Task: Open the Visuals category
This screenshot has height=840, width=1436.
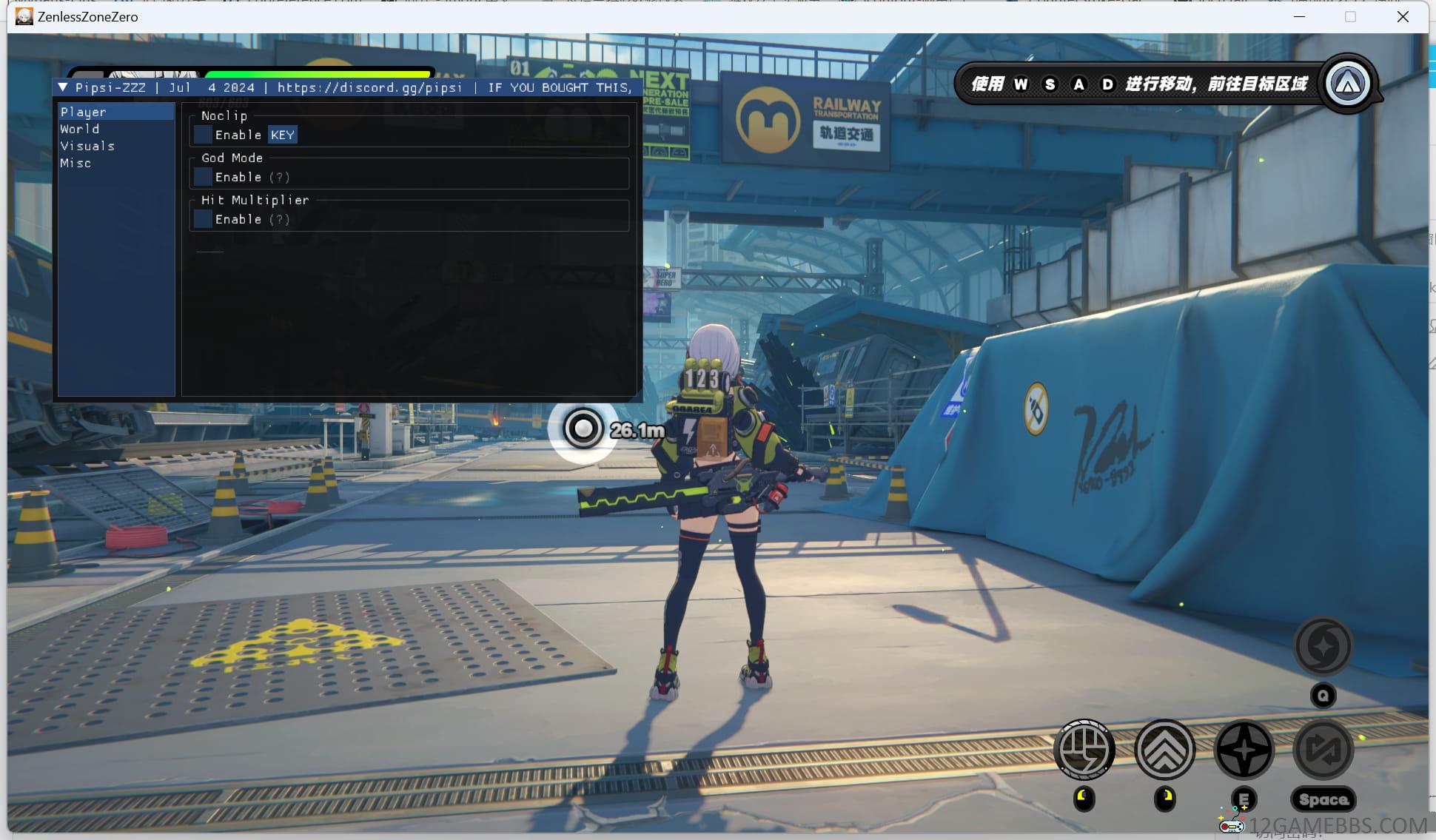Action: [x=87, y=146]
